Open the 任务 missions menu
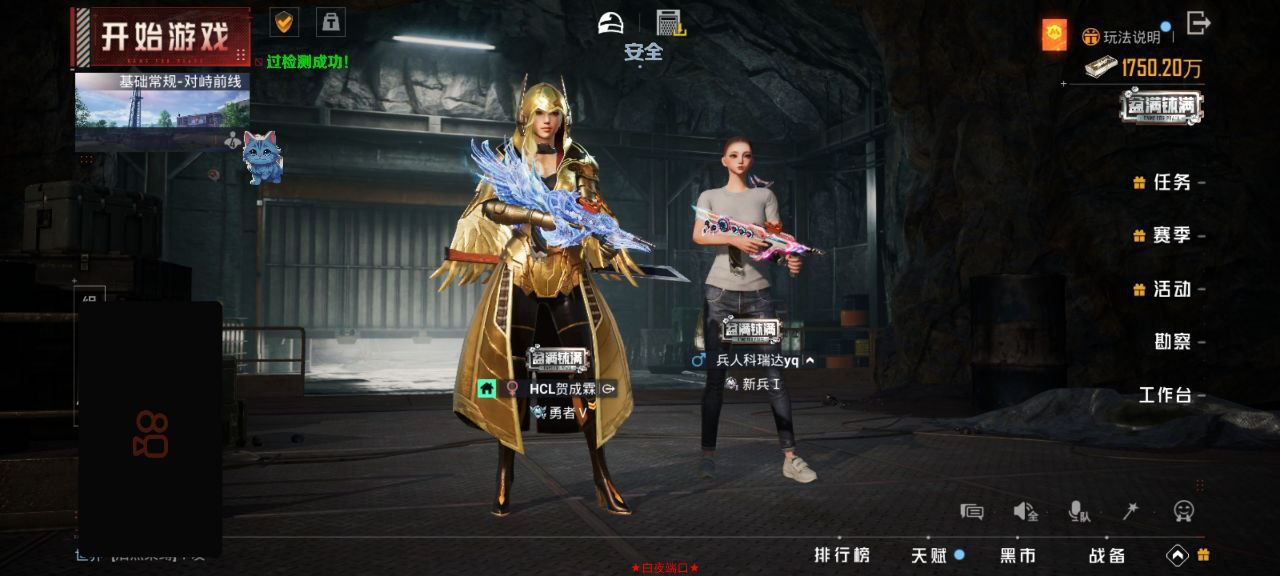1280x576 pixels. tap(1172, 182)
